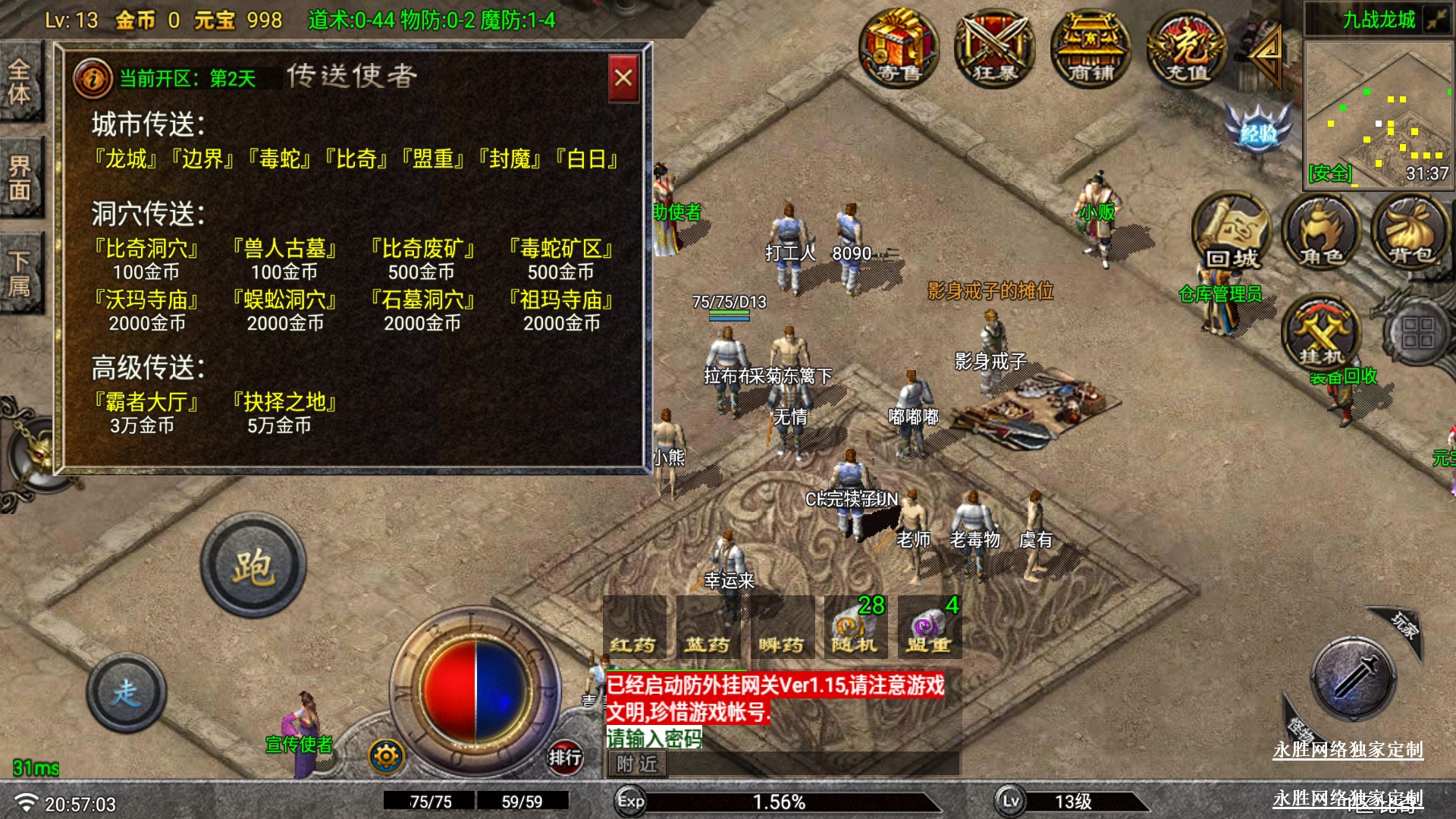Use the 随机 random scroll slot
1456x819 pixels.
coord(855,628)
